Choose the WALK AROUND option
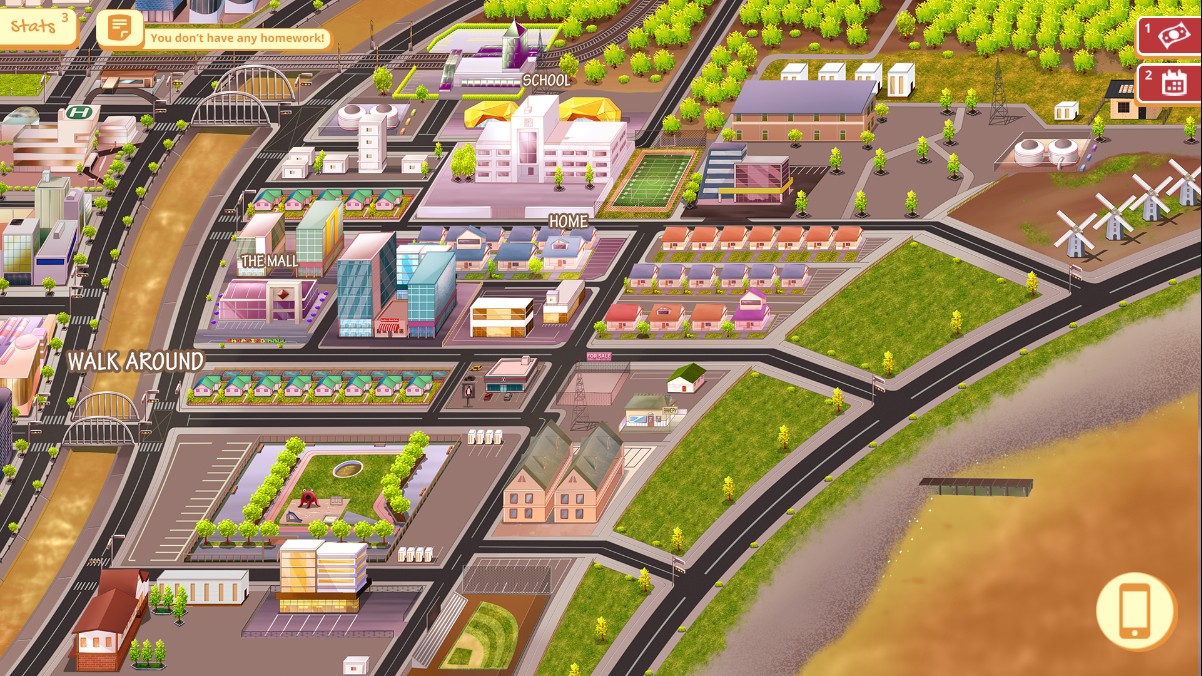 [136, 361]
